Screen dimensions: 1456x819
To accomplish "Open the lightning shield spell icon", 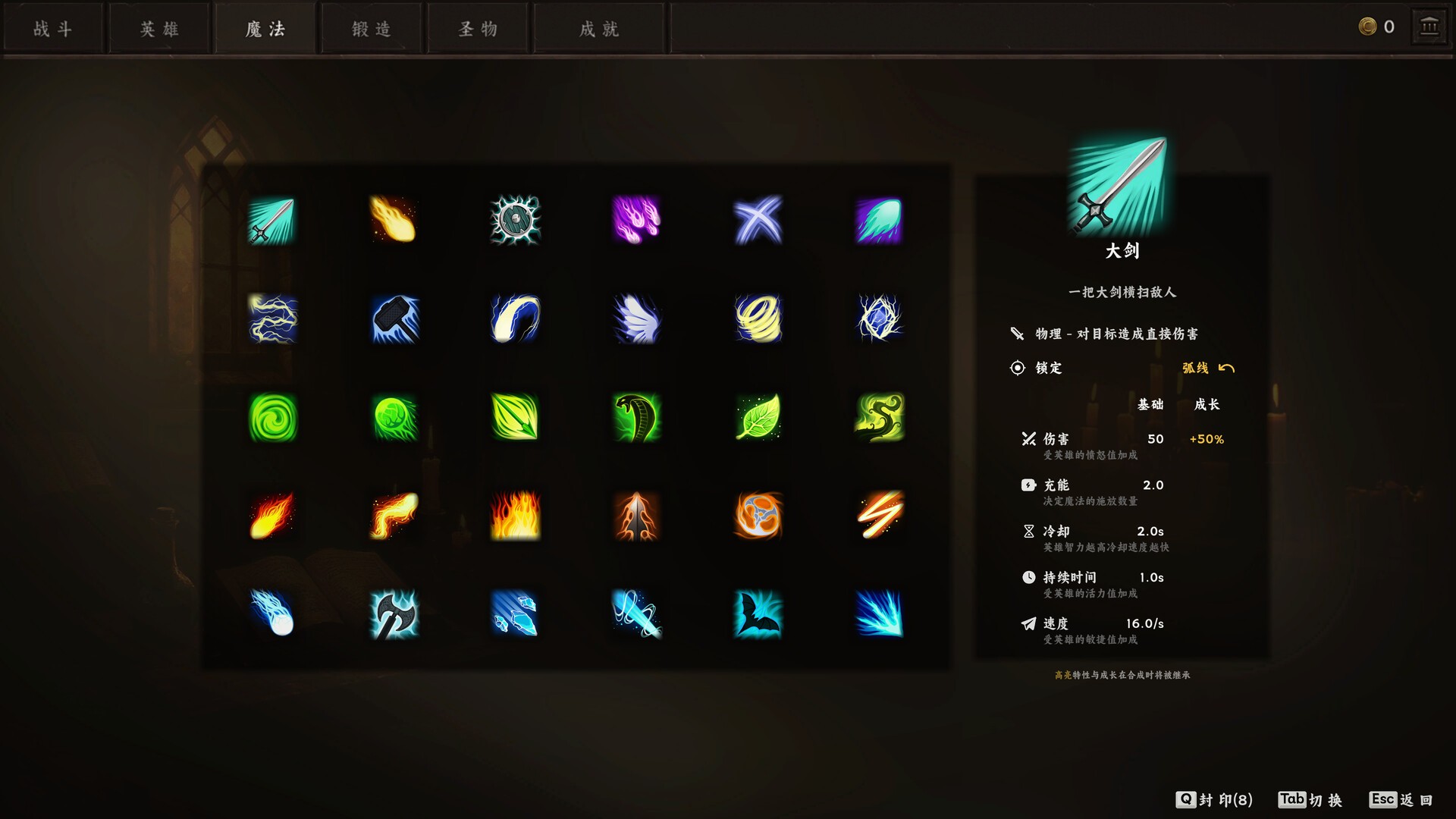I will click(516, 220).
